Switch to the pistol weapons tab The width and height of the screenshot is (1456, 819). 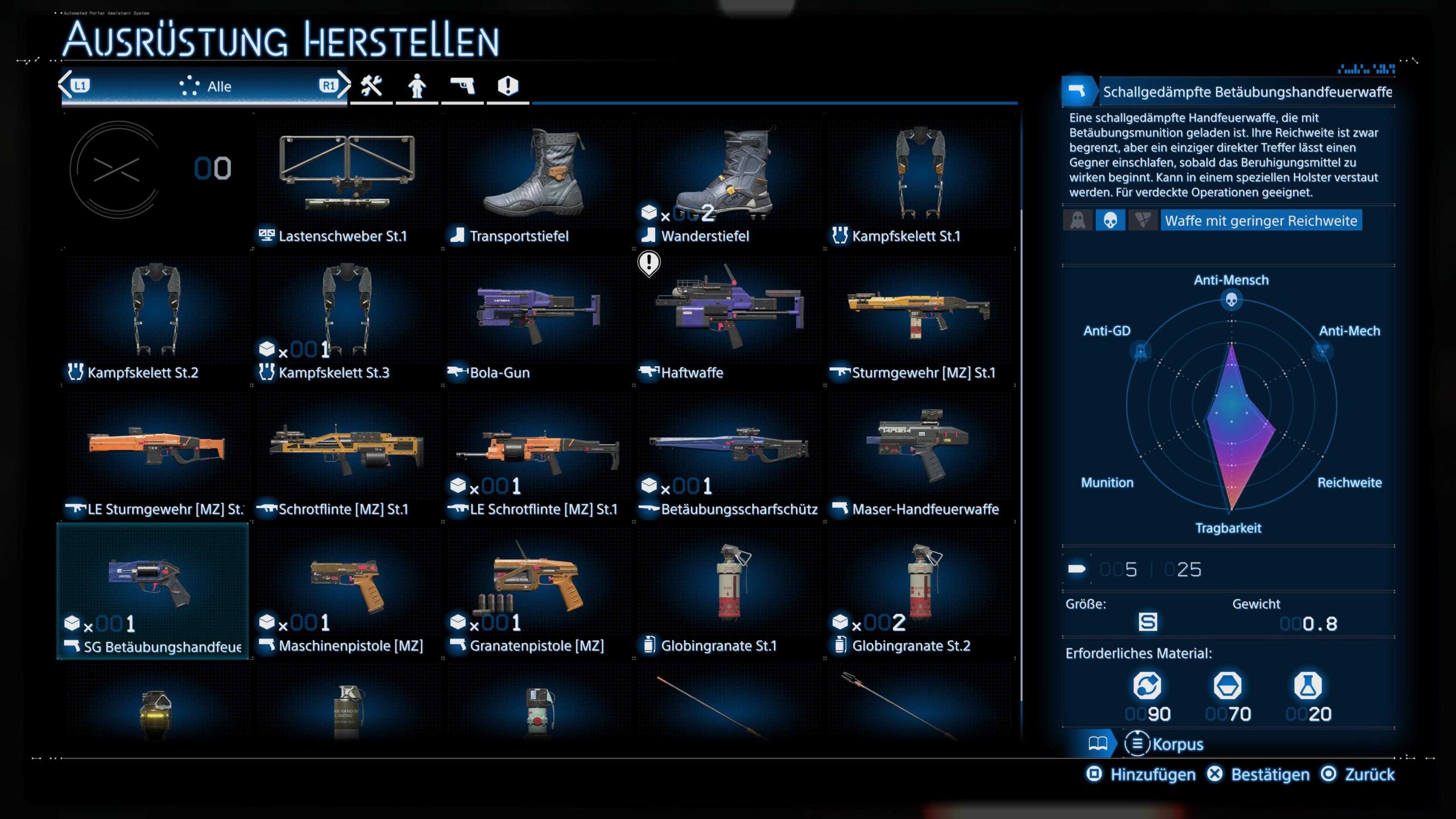click(462, 86)
